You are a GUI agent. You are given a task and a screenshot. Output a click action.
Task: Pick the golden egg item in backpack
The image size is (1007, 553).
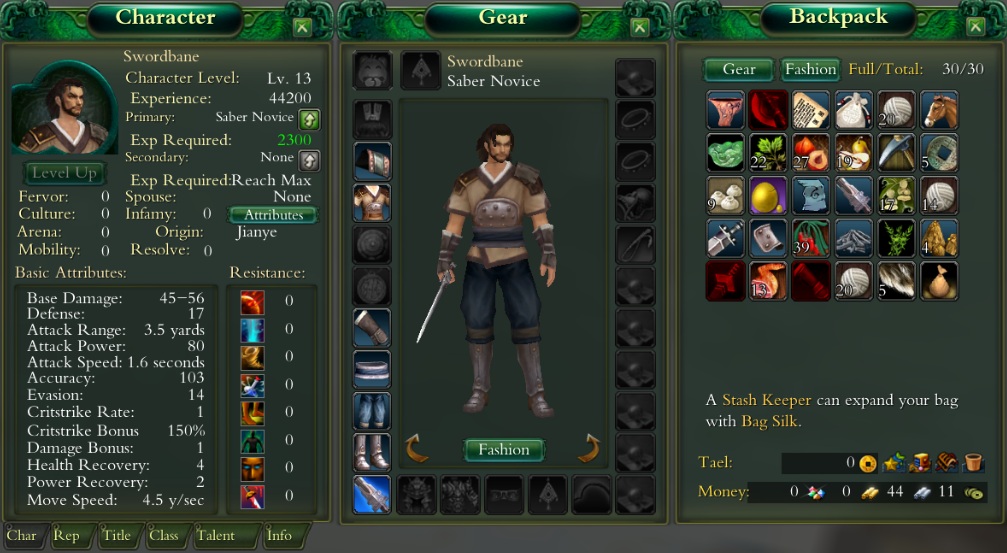768,196
